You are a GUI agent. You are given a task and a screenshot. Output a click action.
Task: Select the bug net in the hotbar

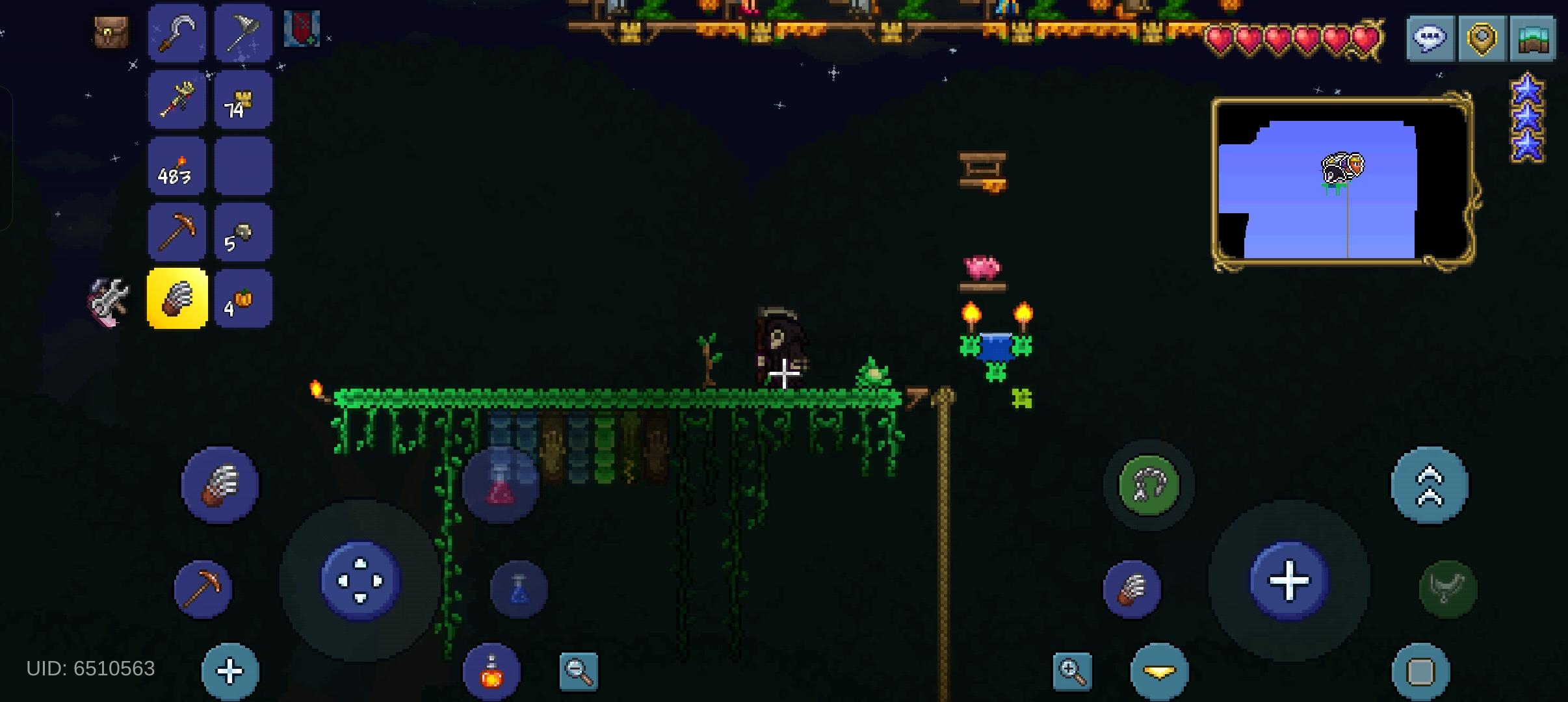click(243, 32)
